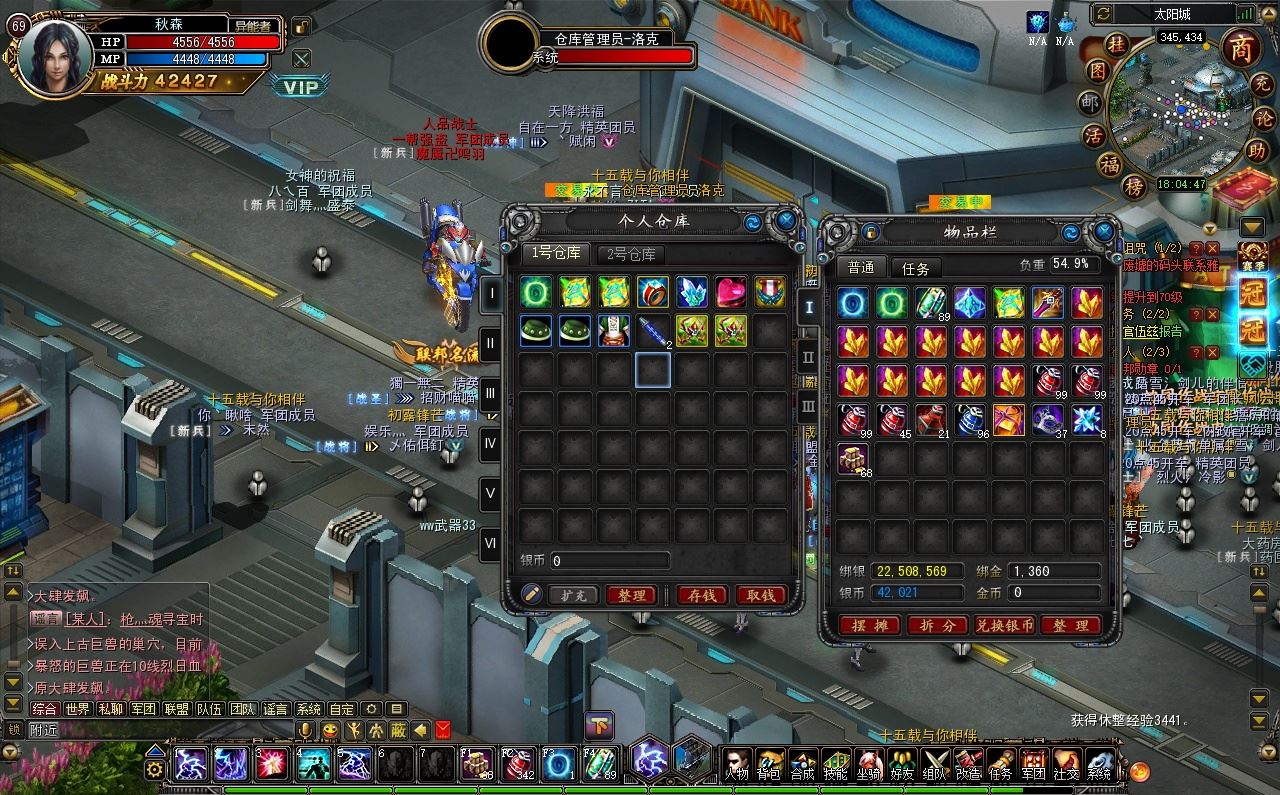1280x795 pixels.
Task: Click the 存钱 deposit money button
Action: tap(701, 595)
